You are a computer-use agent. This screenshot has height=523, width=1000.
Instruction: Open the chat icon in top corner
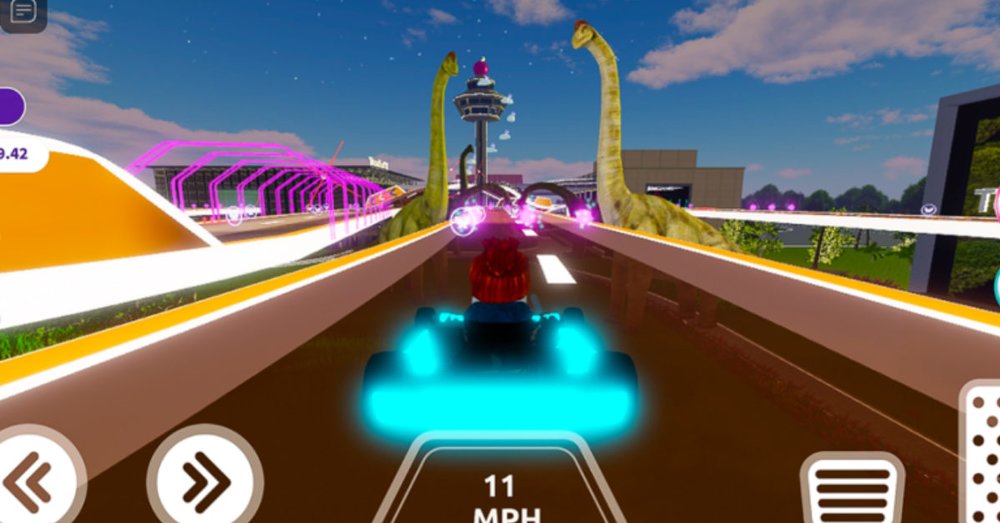click(22, 13)
